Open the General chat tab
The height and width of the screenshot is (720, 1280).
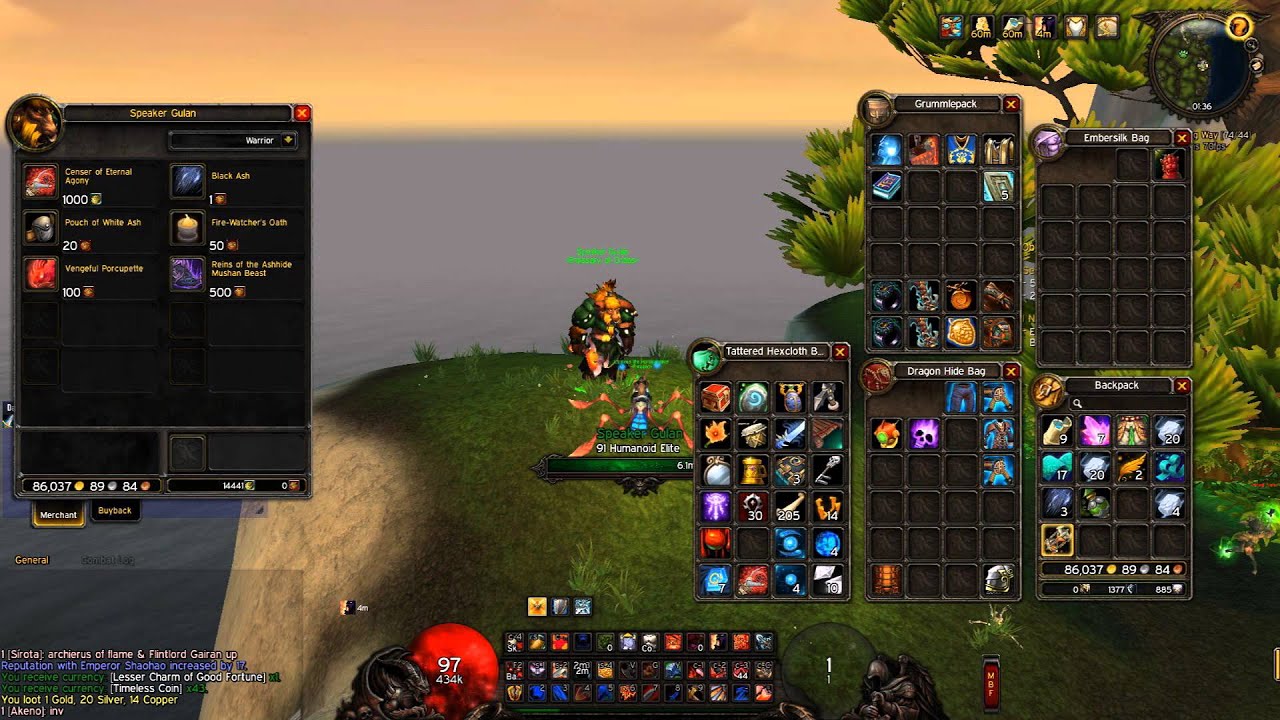coord(32,560)
